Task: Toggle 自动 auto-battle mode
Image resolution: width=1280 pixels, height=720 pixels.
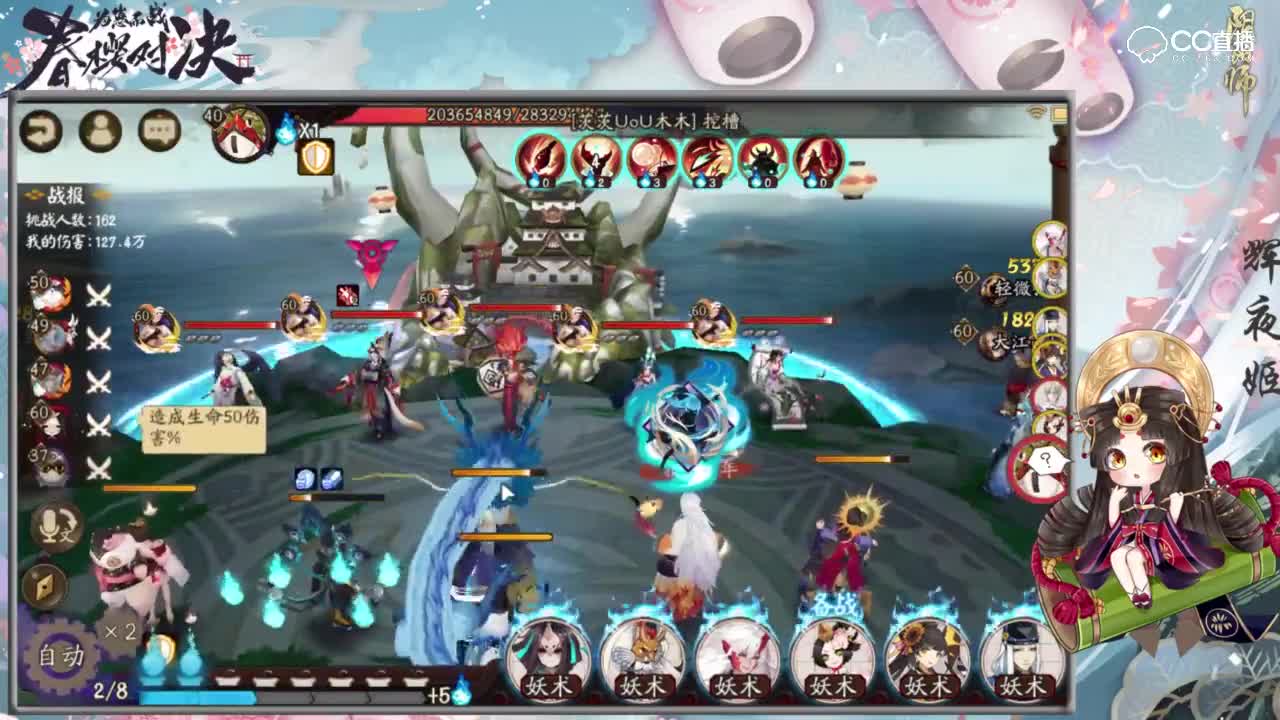Action: pyautogui.click(x=62, y=654)
